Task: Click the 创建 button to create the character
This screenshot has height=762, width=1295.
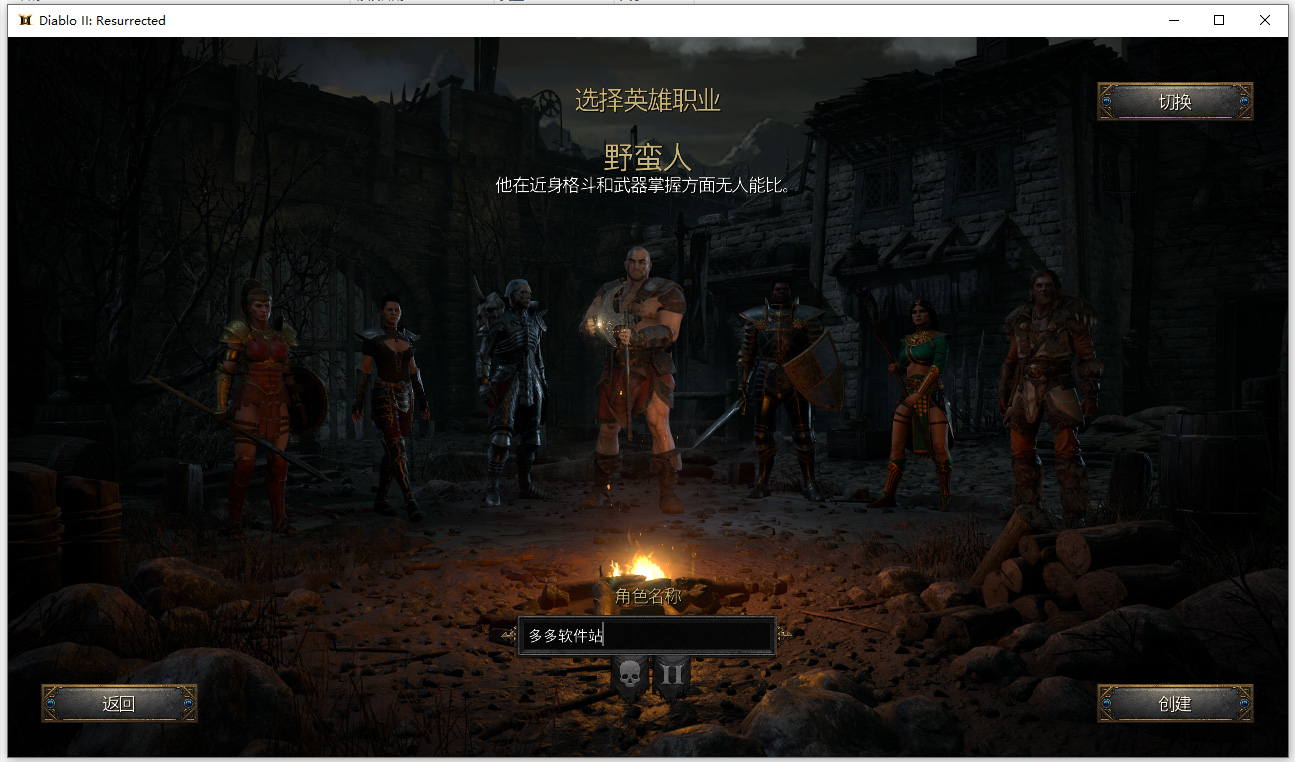Action: coord(1175,703)
